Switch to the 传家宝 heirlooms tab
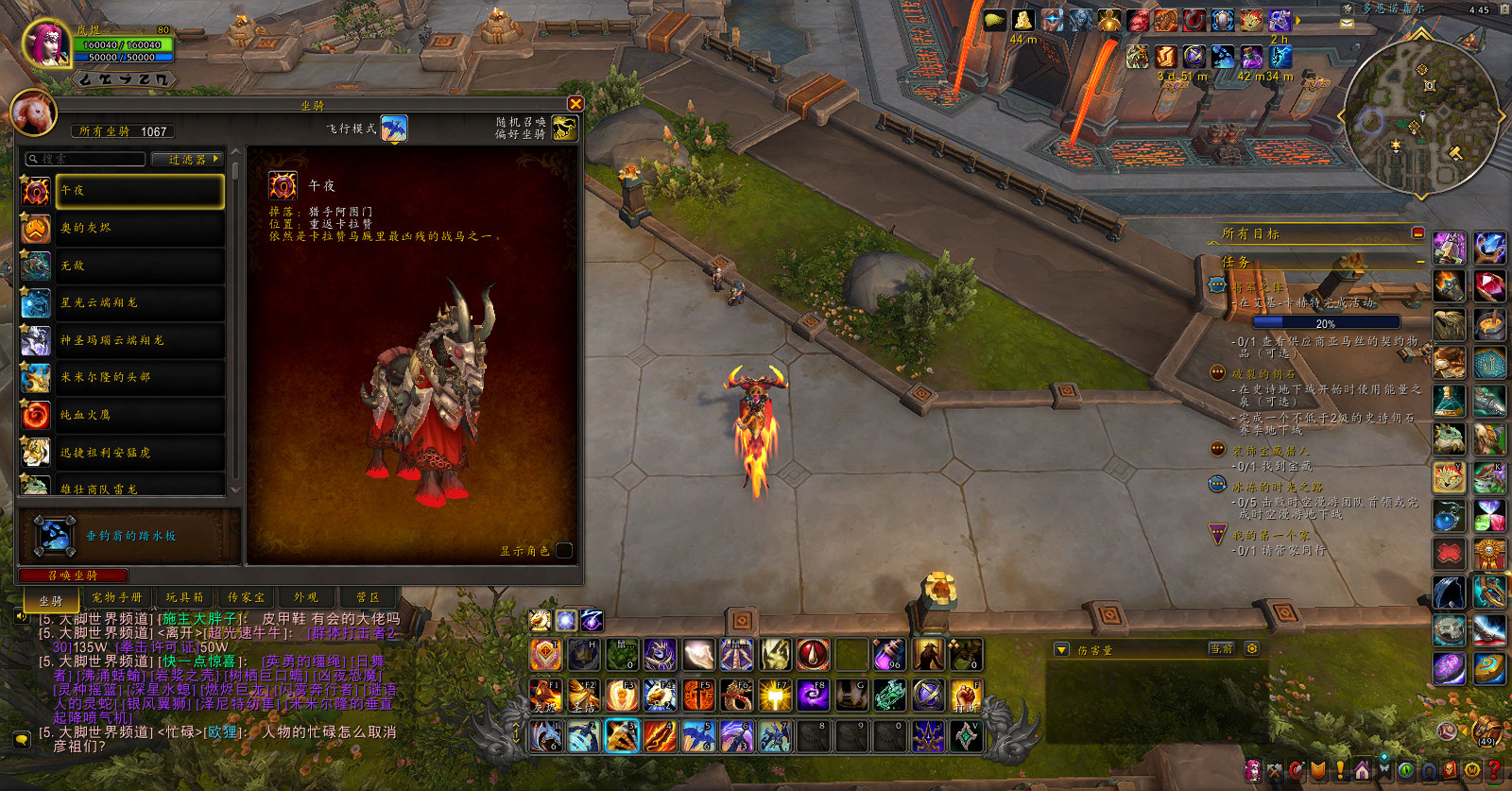Viewport: 1512px width, 791px height. [246, 597]
